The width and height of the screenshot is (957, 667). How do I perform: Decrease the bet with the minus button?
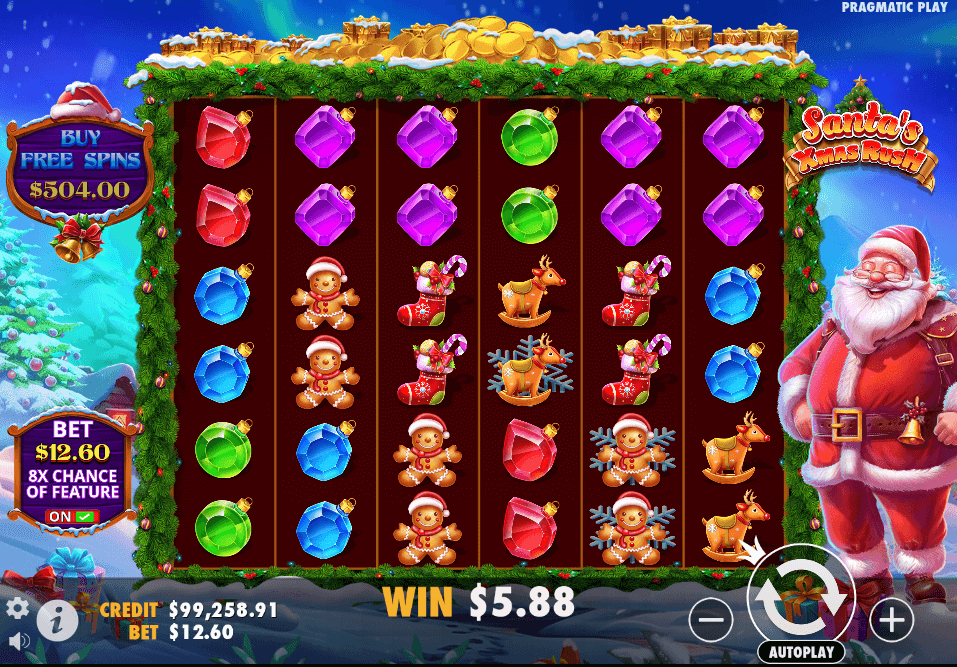click(x=711, y=622)
